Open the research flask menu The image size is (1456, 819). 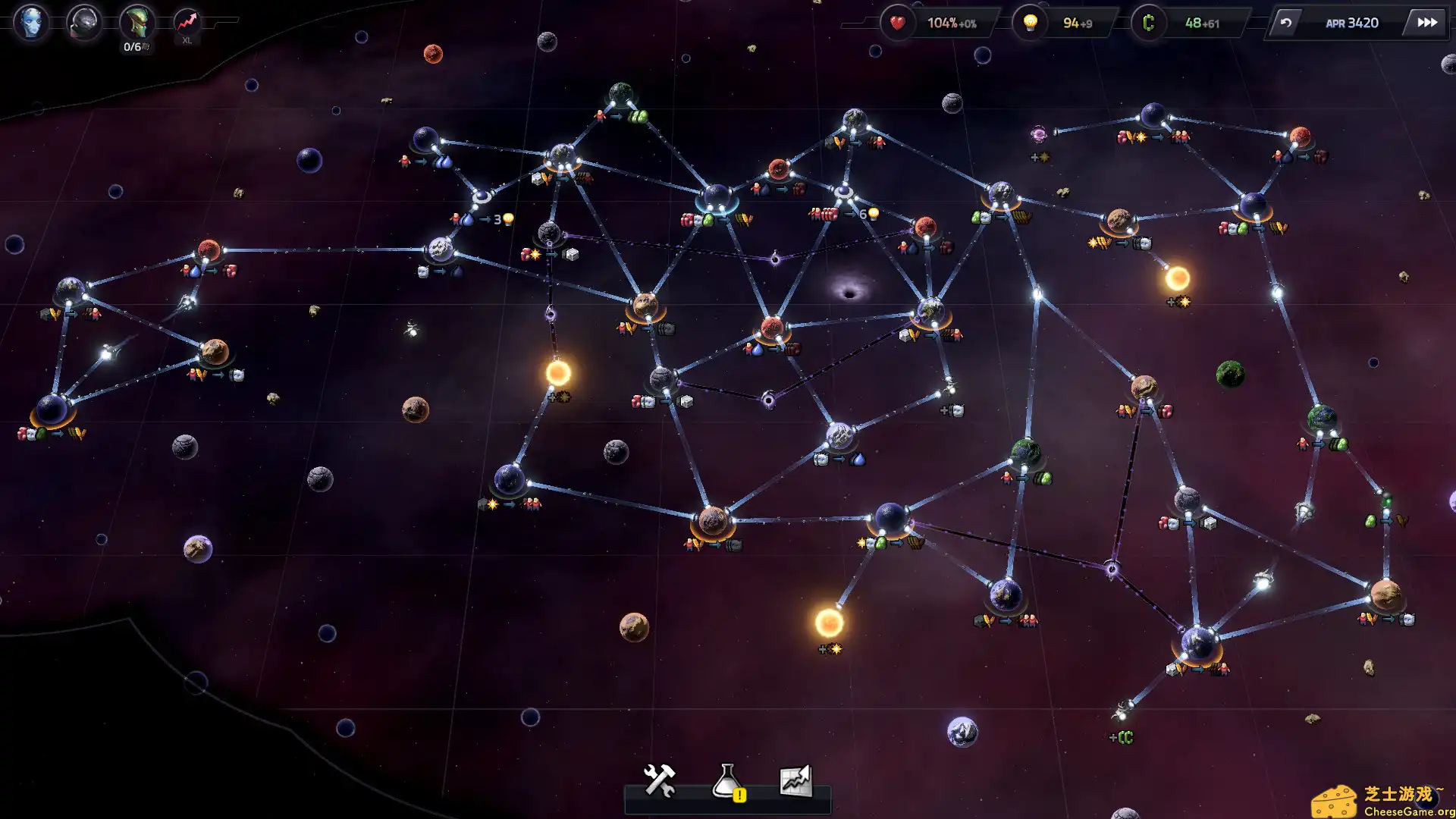click(727, 781)
